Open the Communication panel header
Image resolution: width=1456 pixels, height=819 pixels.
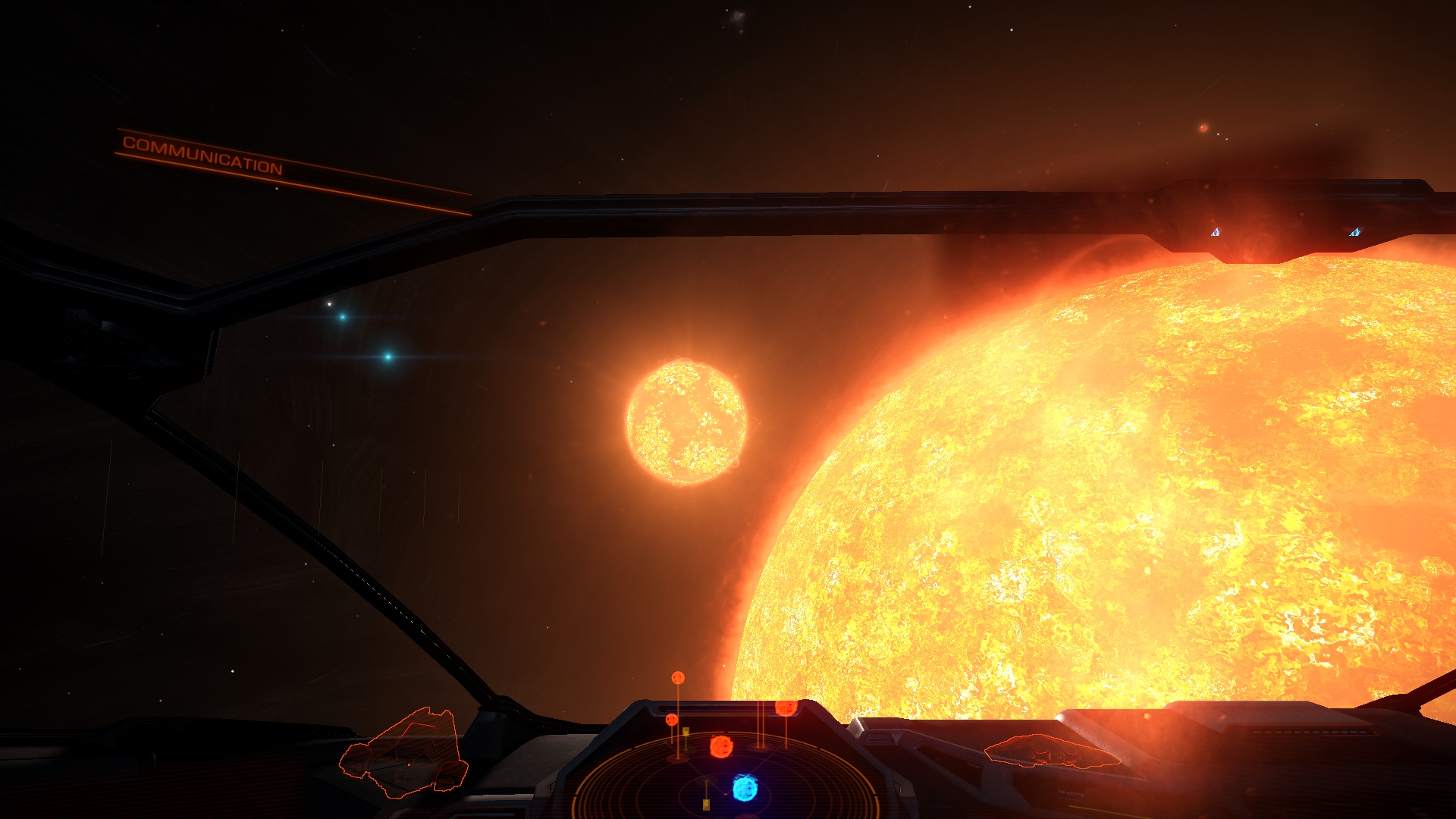click(x=202, y=155)
